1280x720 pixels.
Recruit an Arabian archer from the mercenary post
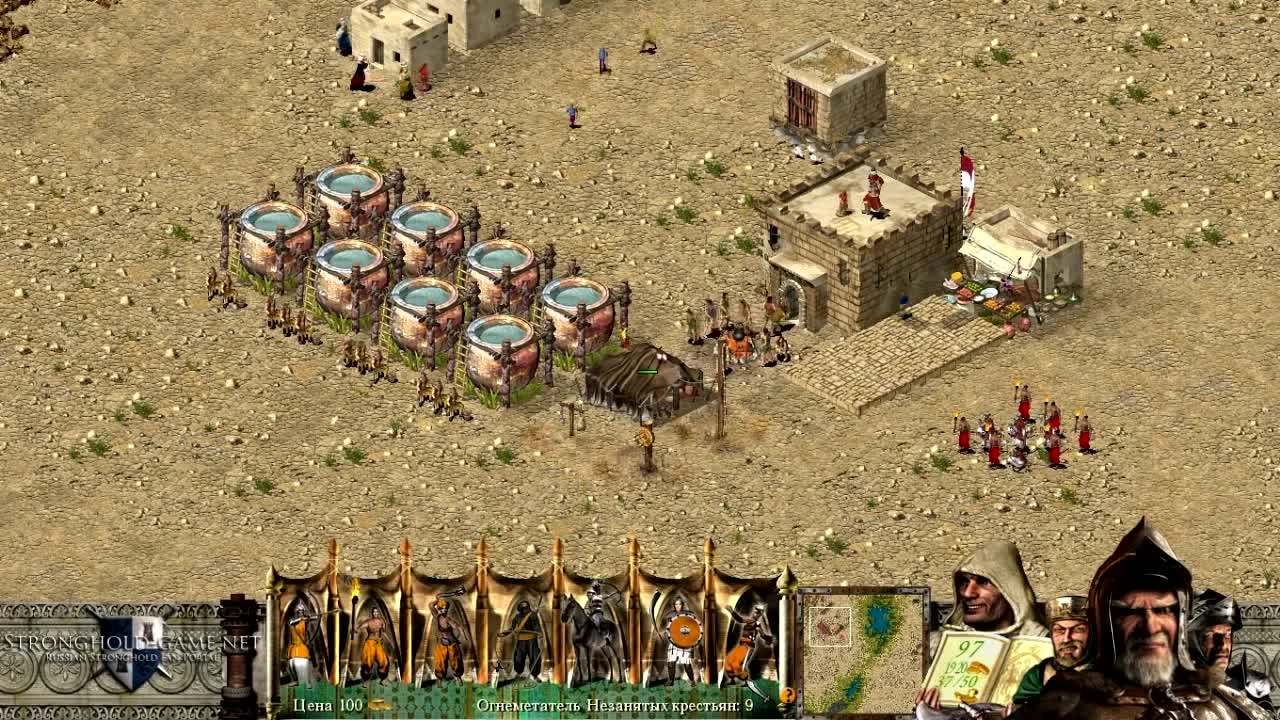click(300, 640)
